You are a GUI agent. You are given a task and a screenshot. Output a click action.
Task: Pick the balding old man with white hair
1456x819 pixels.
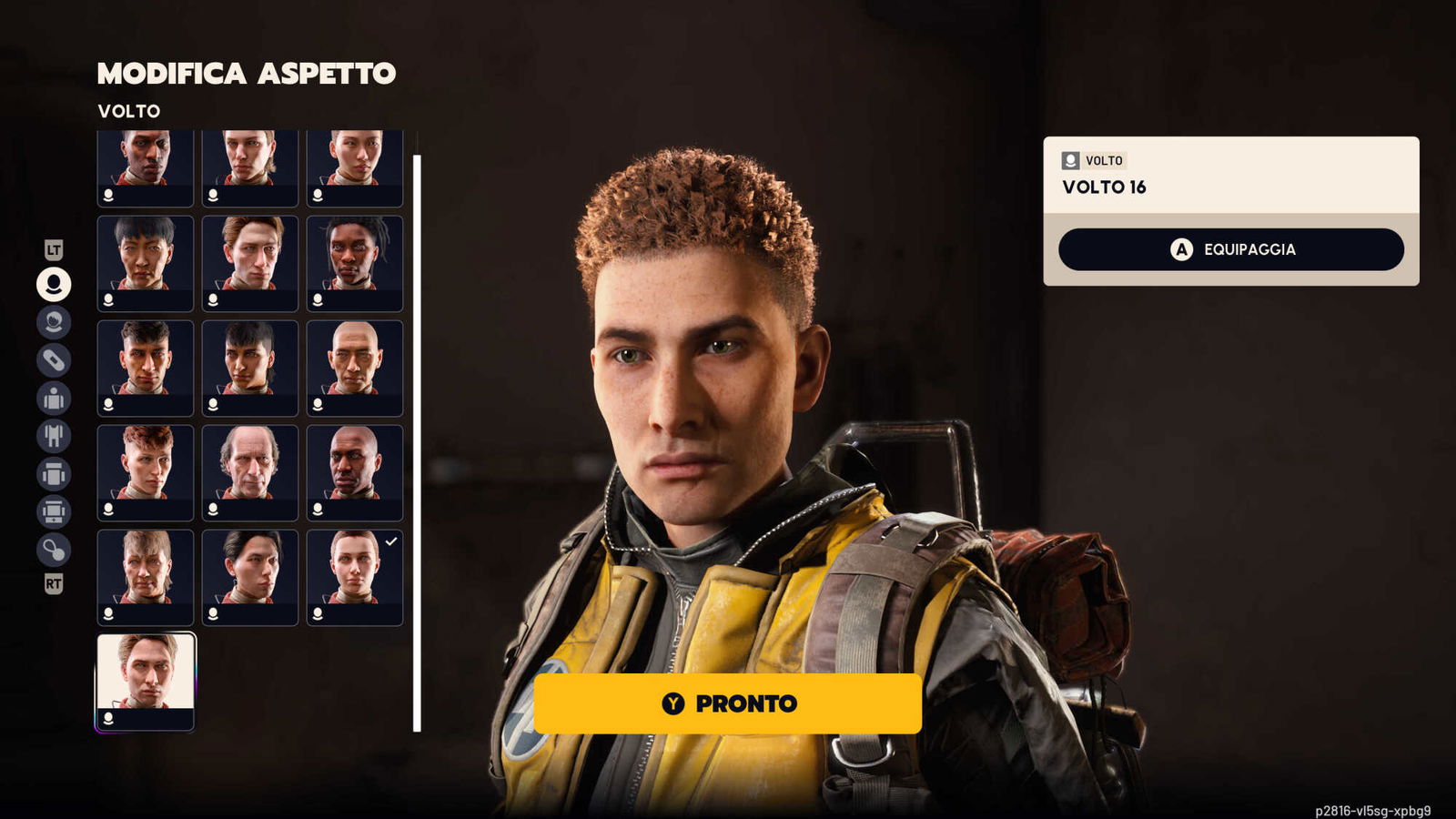pyautogui.click(x=250, y=472)
